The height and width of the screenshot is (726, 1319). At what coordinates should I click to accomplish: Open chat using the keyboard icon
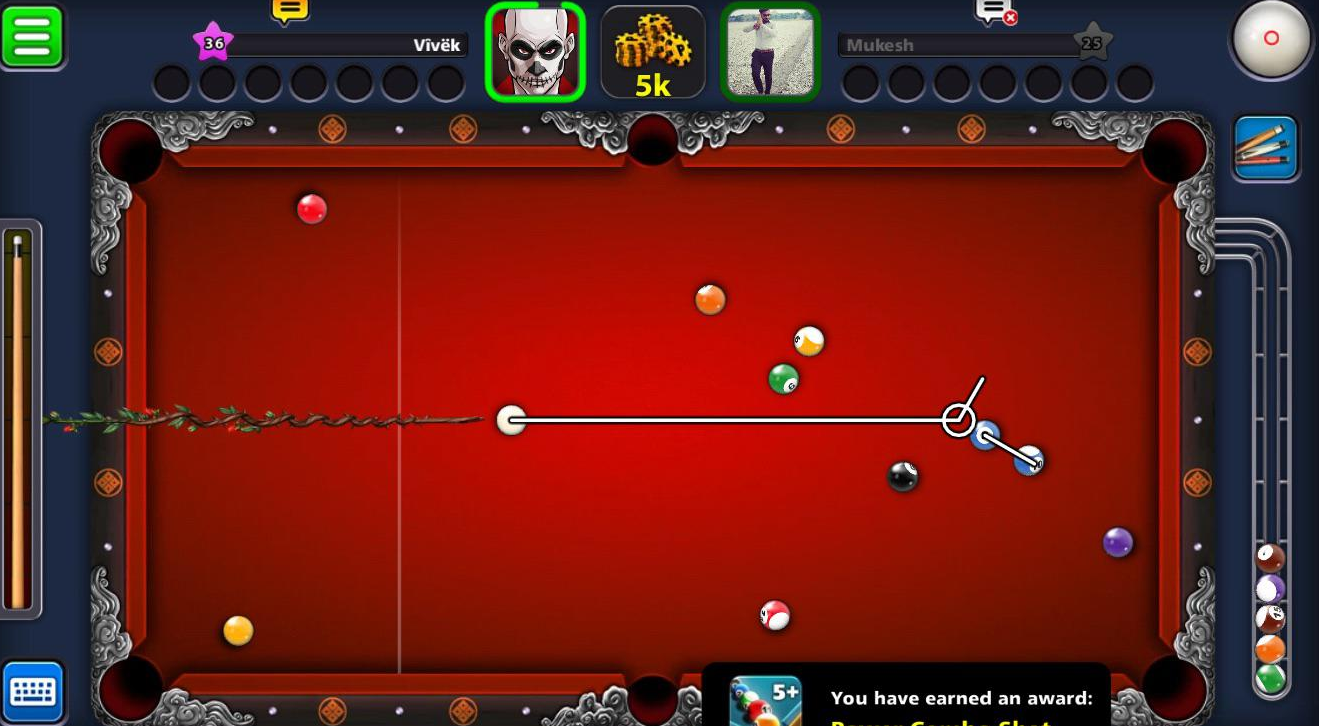pyautogui.click(x=33, y=691)
